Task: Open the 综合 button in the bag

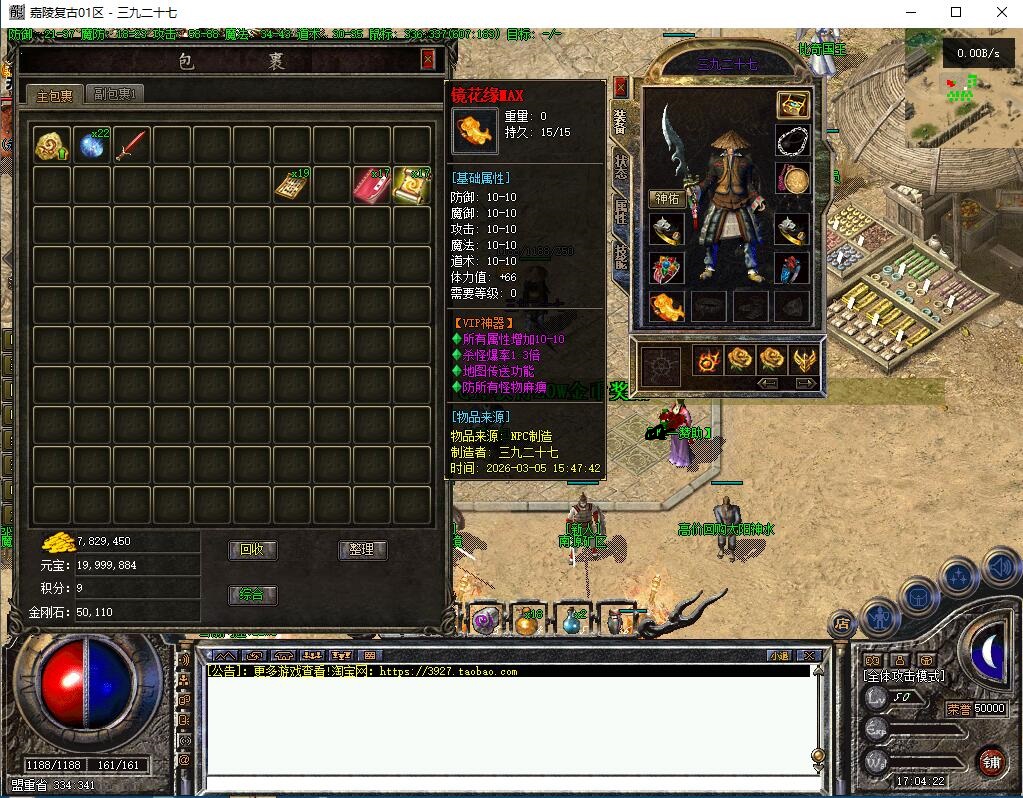Action: pyautogui.click(x=252, y=595)
